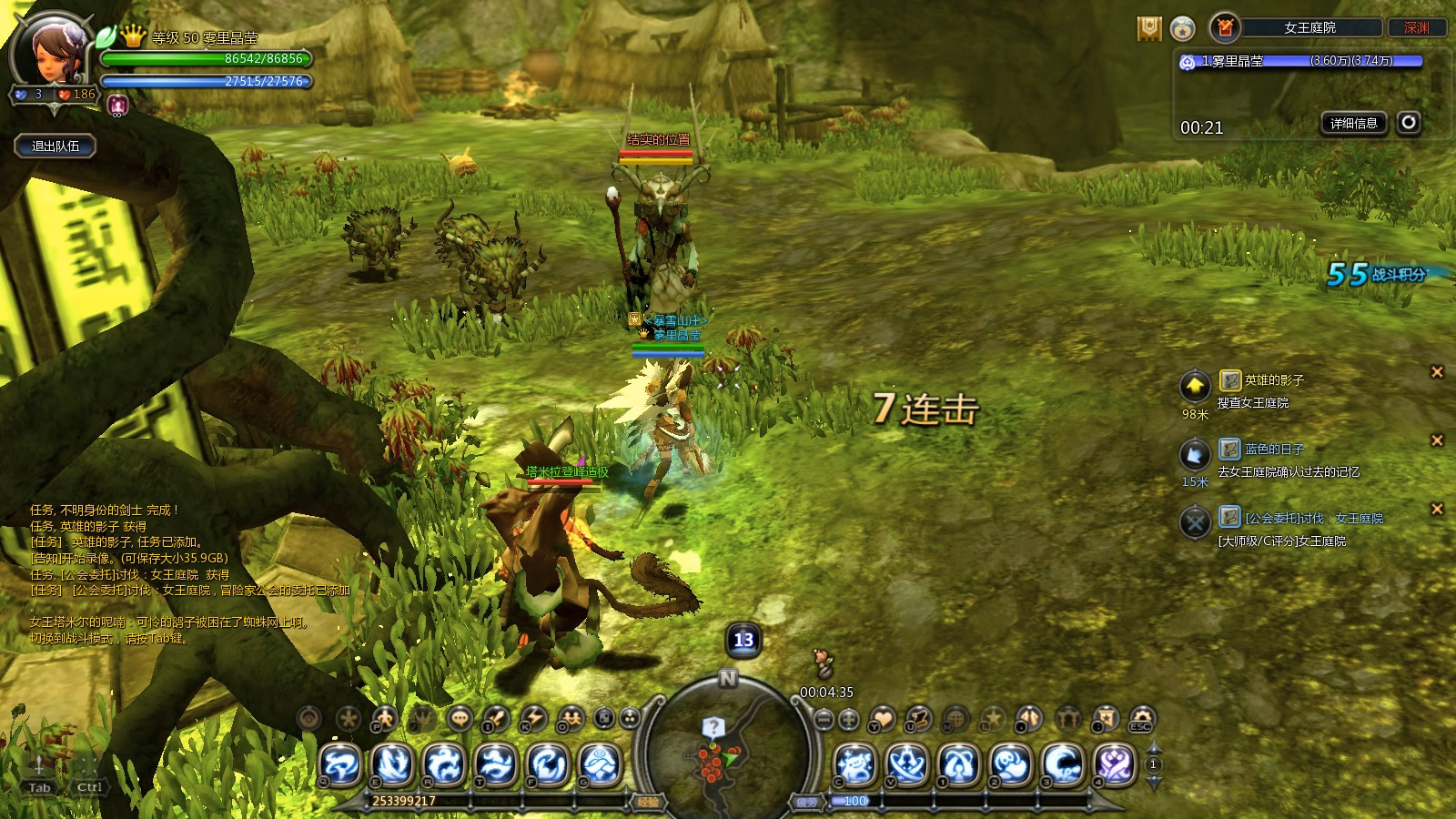This screenshot has height=819, width=1456.
Task: Cast the skill in the C slot
Action: pyautogui.click(x=855, y=765)
